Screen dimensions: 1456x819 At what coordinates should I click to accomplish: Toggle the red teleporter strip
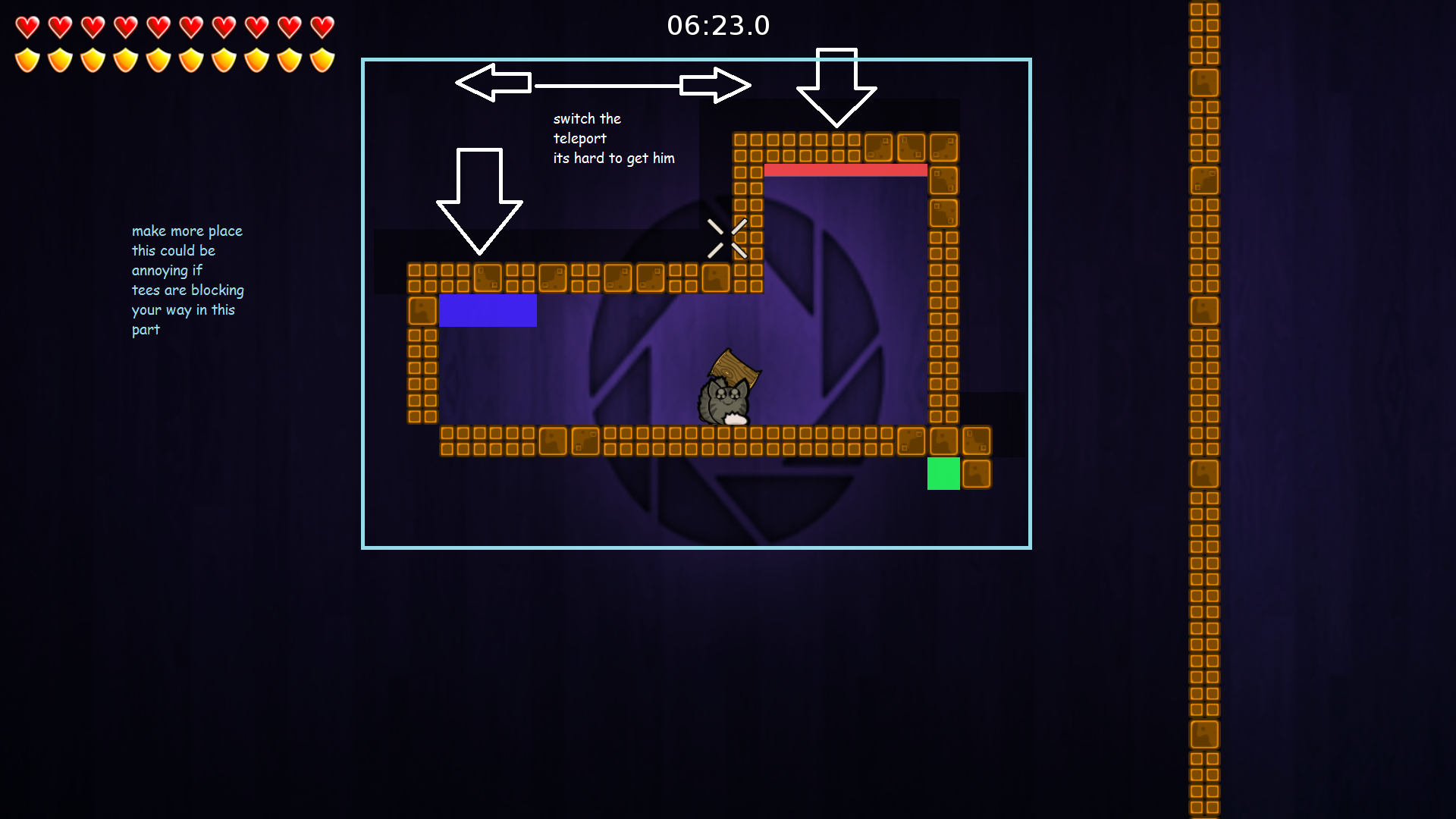(846, 170)
